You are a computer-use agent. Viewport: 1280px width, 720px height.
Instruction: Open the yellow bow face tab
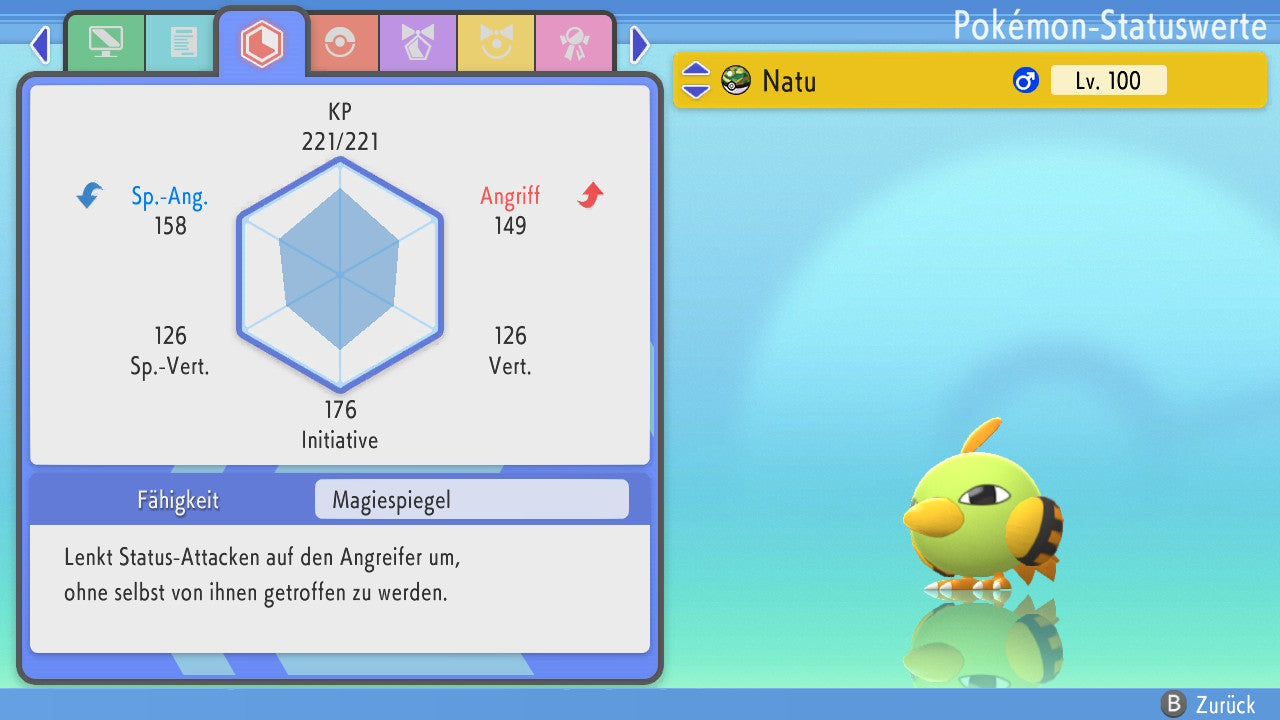pos(496,43)
